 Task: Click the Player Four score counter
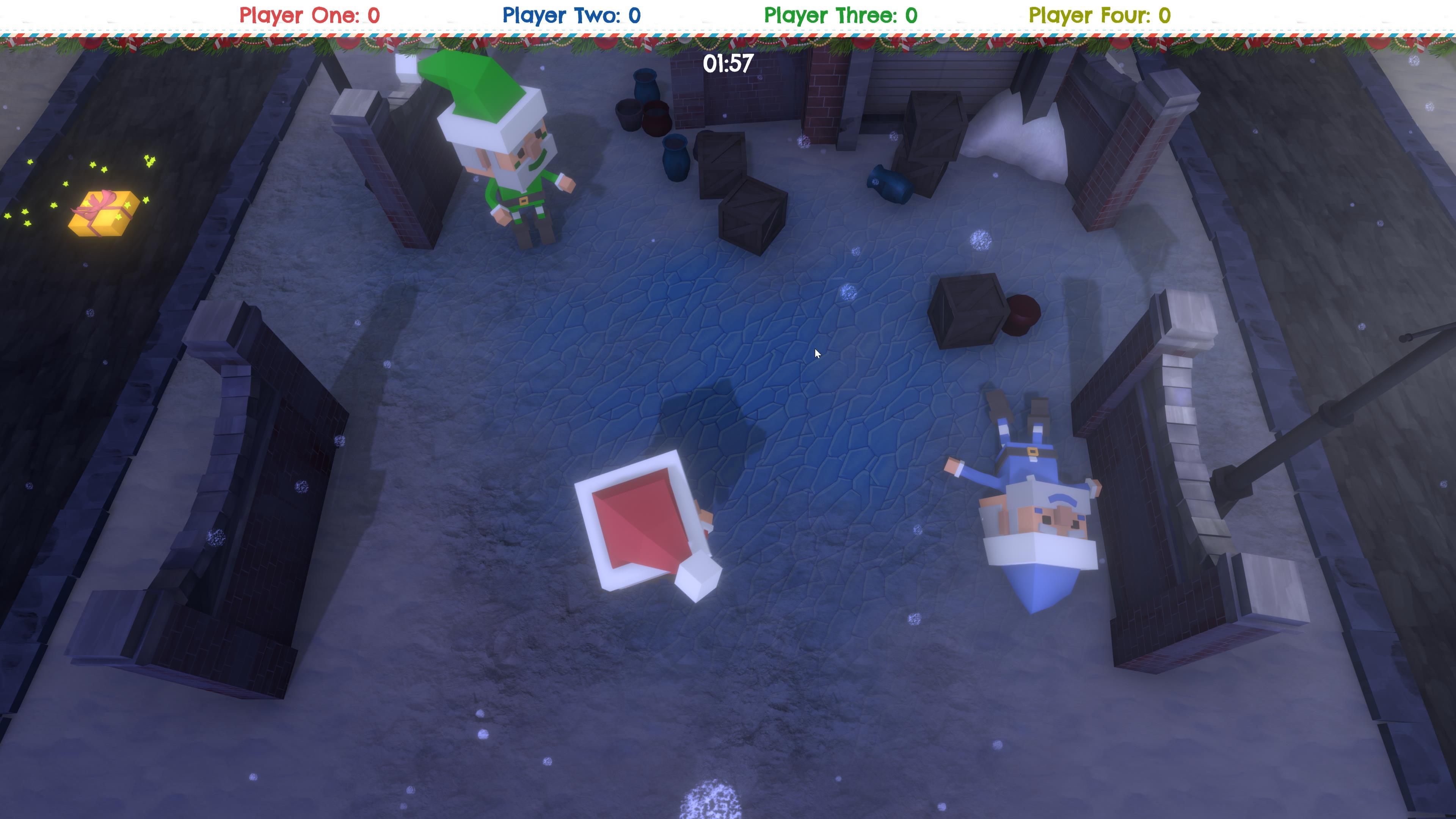1099,15
